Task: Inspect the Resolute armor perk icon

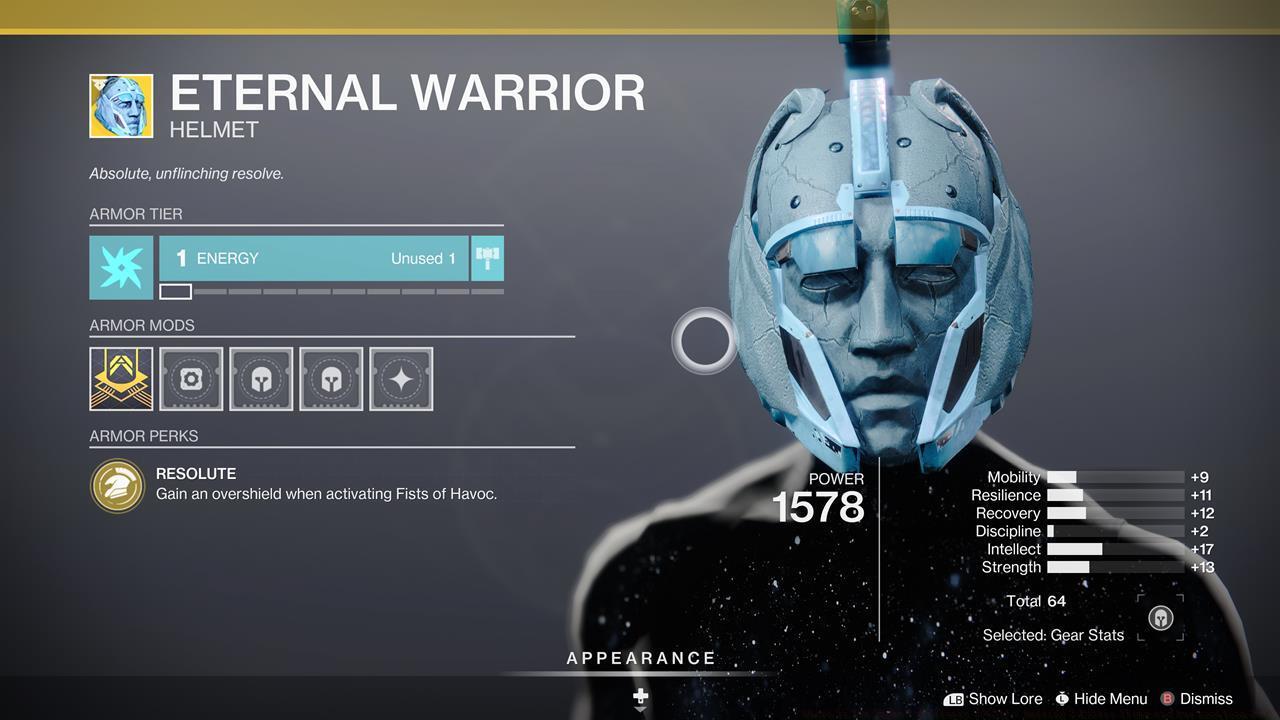Action: click(x=118, y=485)
